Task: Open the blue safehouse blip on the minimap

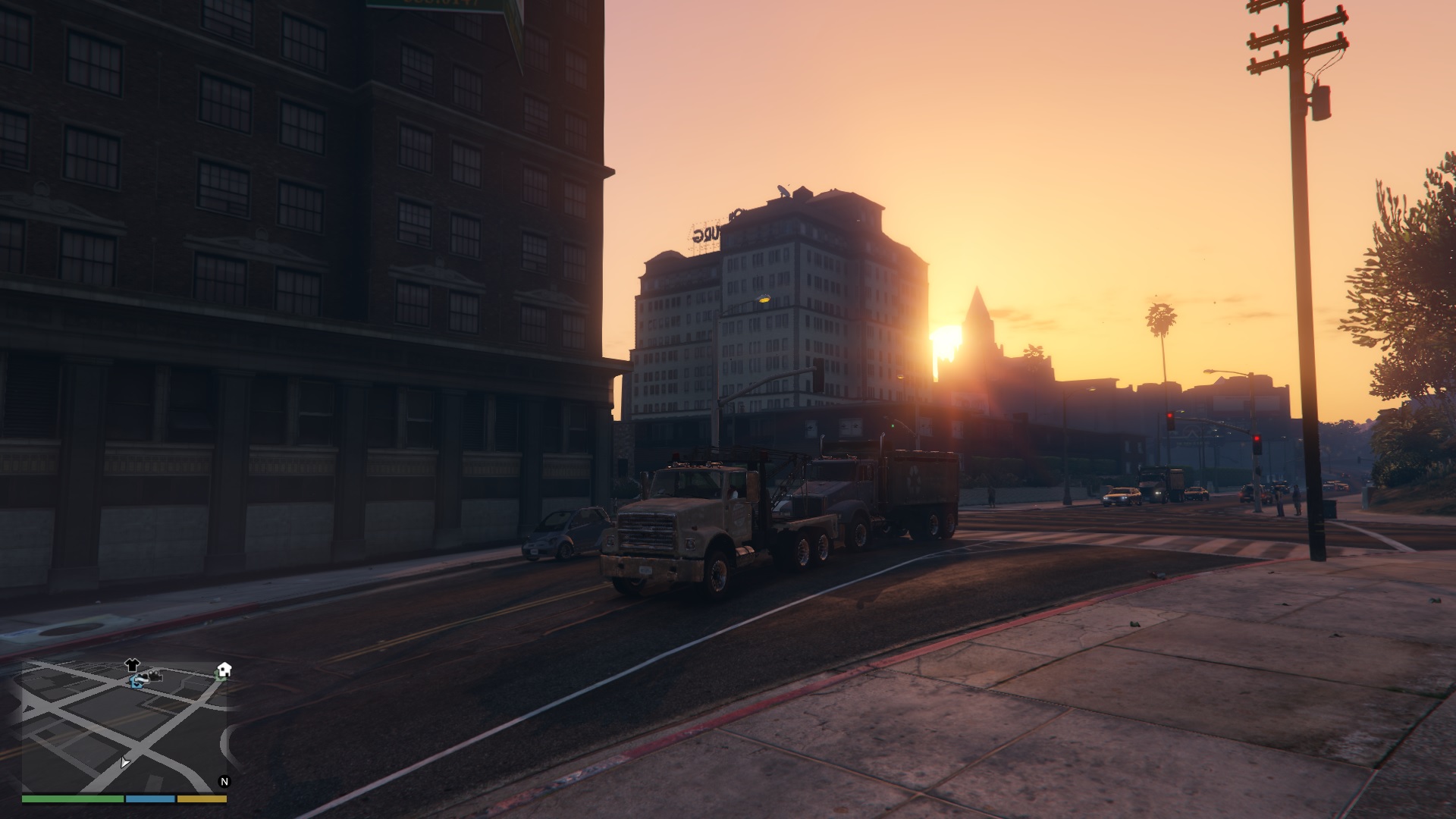Action: pos(136,682)
